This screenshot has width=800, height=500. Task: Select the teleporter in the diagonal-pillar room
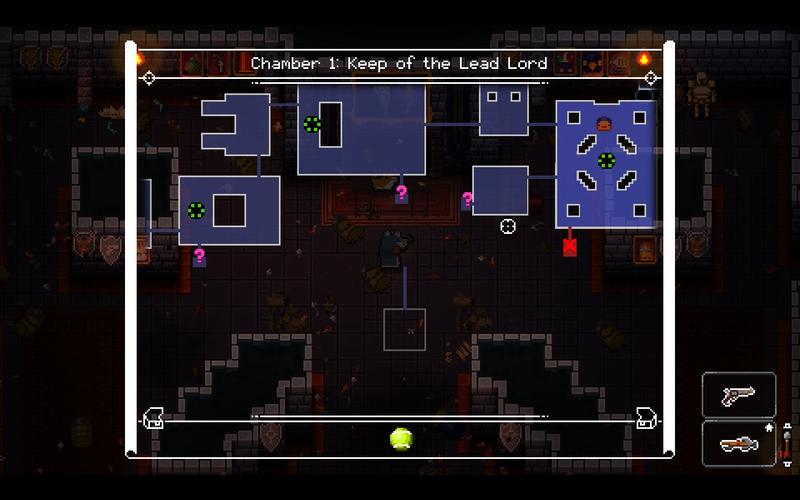click(x=606, y=160)
